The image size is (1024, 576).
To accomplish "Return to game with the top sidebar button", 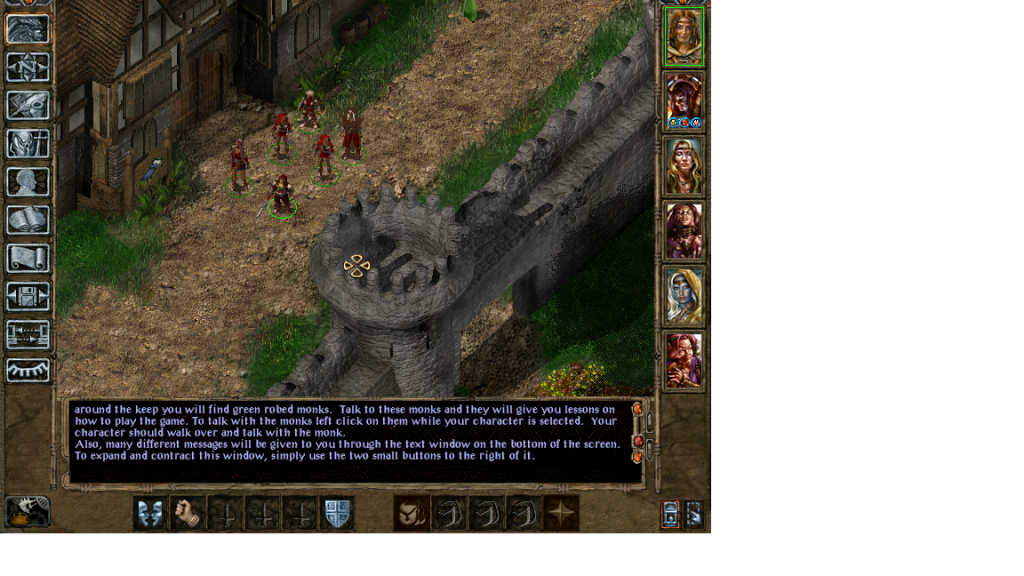I will coord(28,29).
